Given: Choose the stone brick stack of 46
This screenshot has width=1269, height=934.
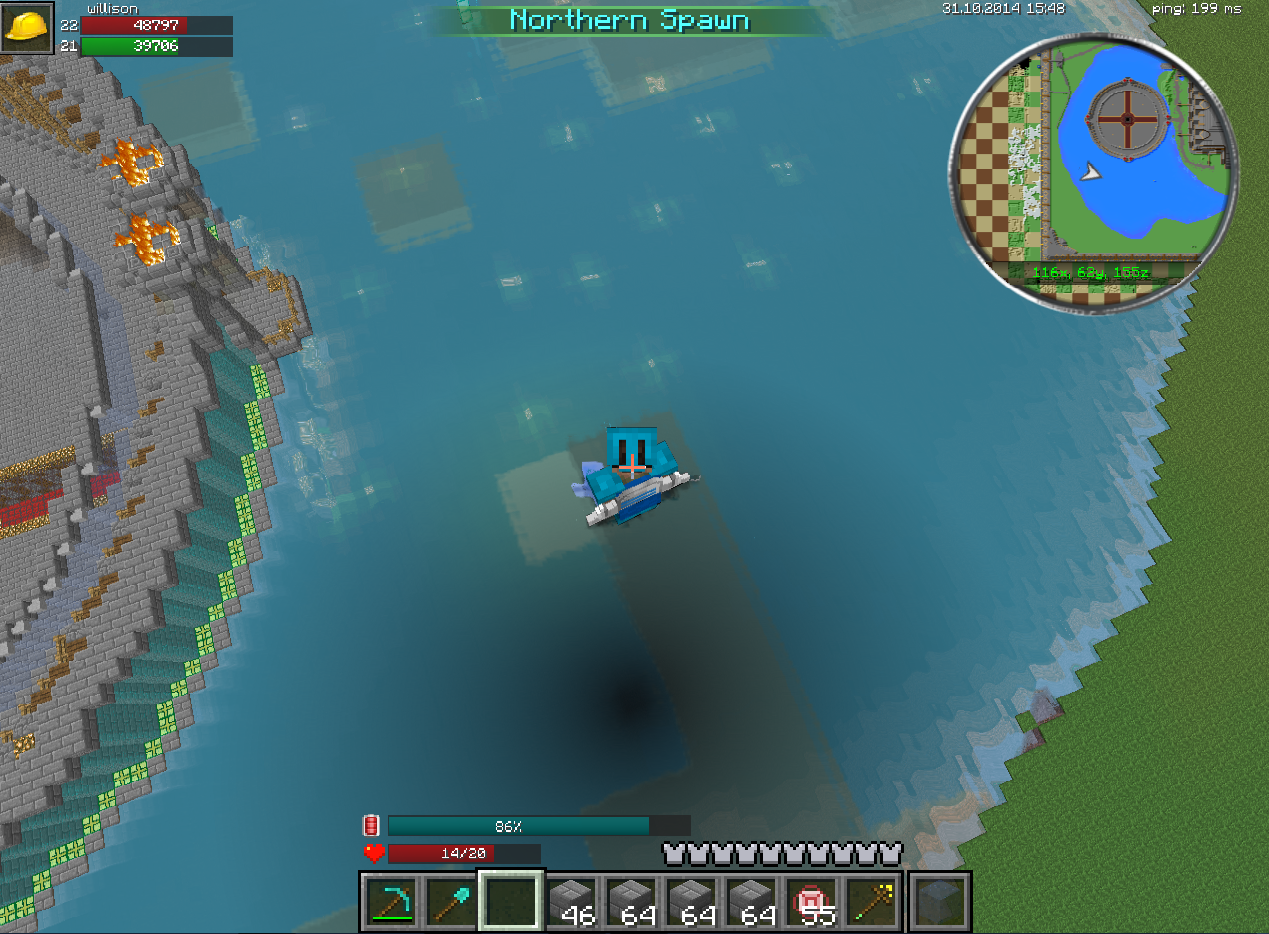Looking at the screenshot, I should 570,901.
